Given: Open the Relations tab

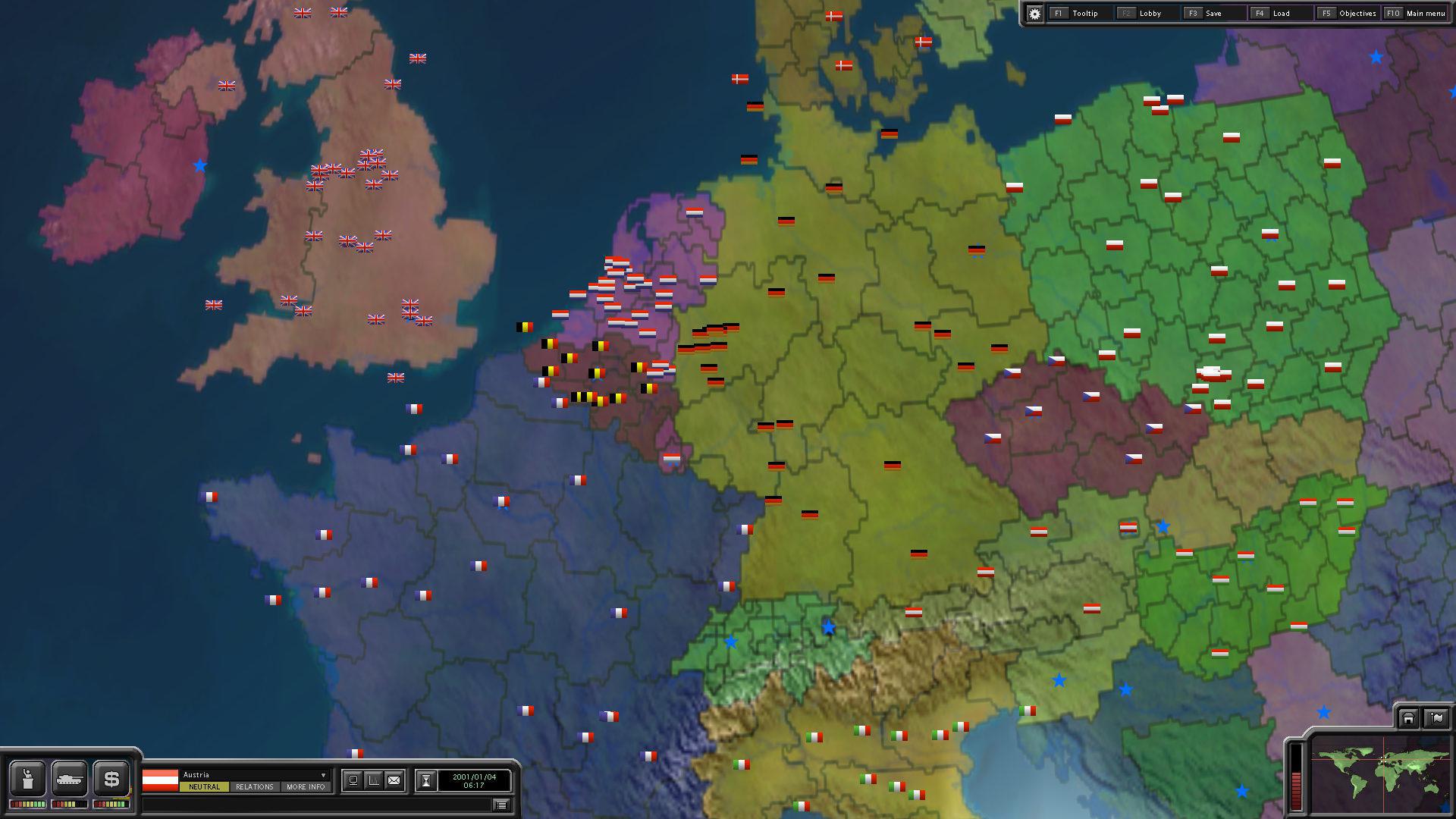Looking at the screenshot, I should click(254, 787).
